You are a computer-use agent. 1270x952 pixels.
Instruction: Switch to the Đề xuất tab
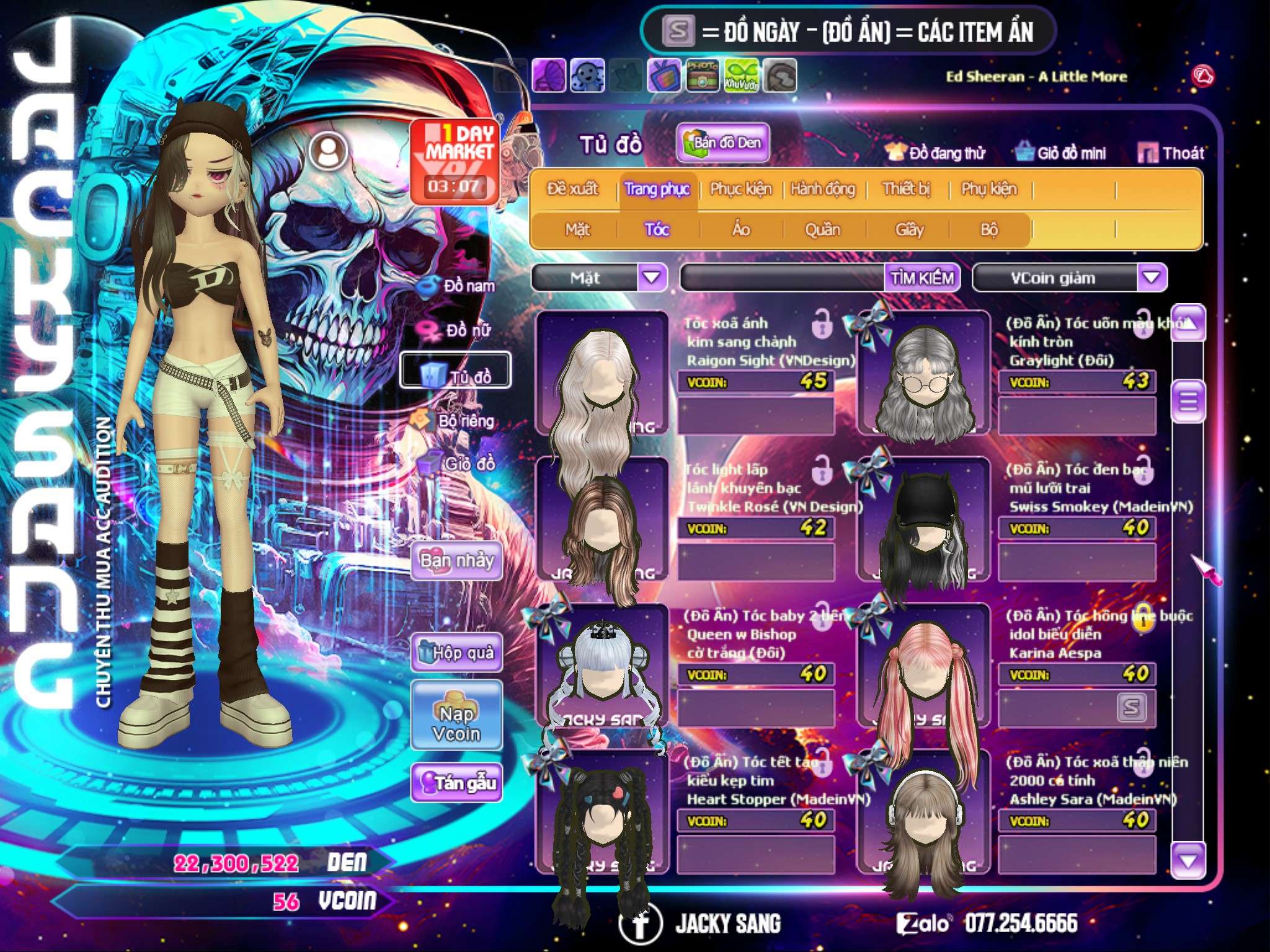pyautogui.click(x=572, y=189)
